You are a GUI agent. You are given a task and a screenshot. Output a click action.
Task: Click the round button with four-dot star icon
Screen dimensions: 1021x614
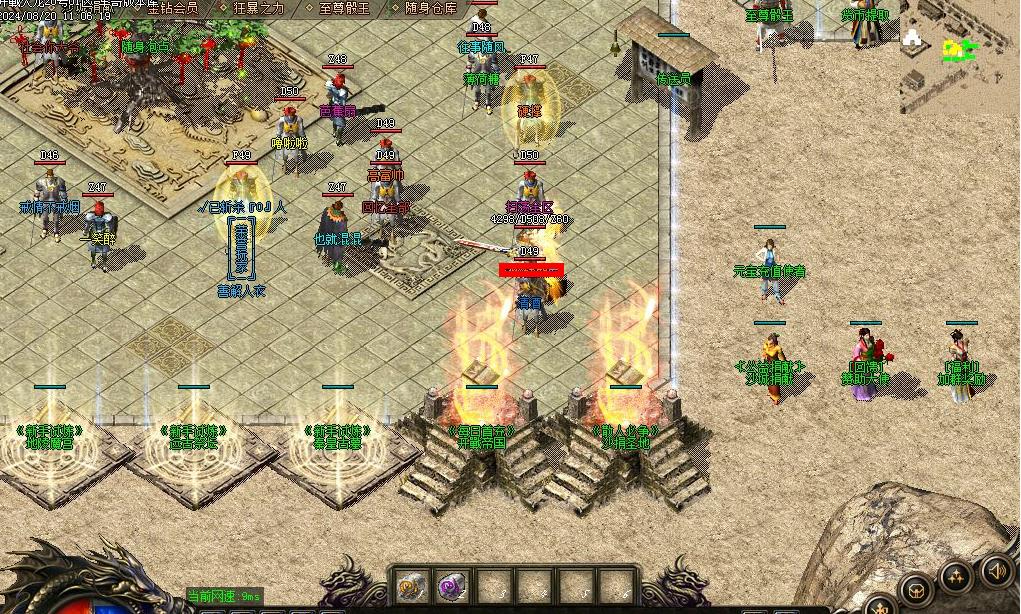[956, 575]
